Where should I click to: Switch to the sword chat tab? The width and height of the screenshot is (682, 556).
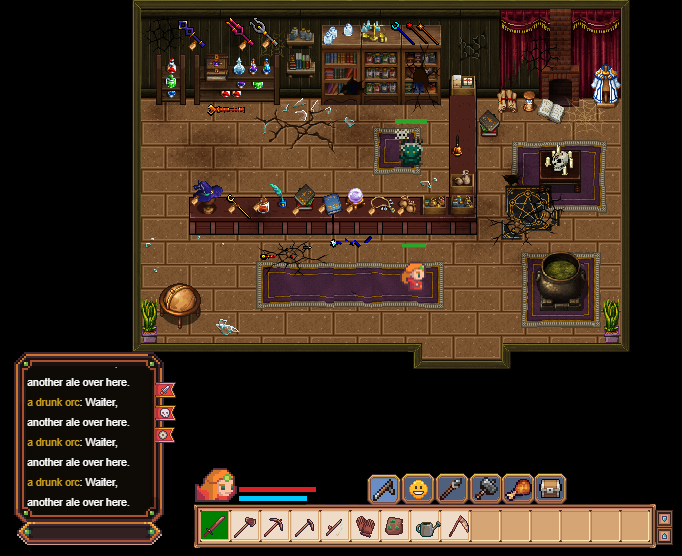pos(165,390)
